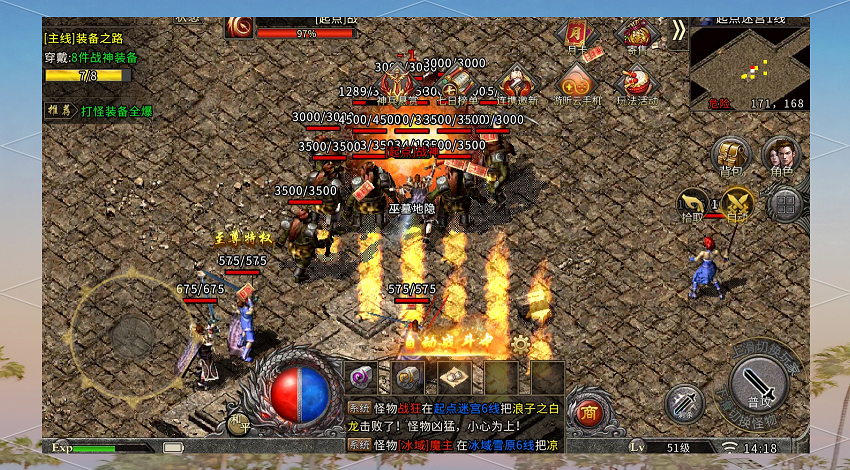Open the square grid menu button
Image resolution: width=850 pixels, height=470 pixels.
[x=787, y=204]
